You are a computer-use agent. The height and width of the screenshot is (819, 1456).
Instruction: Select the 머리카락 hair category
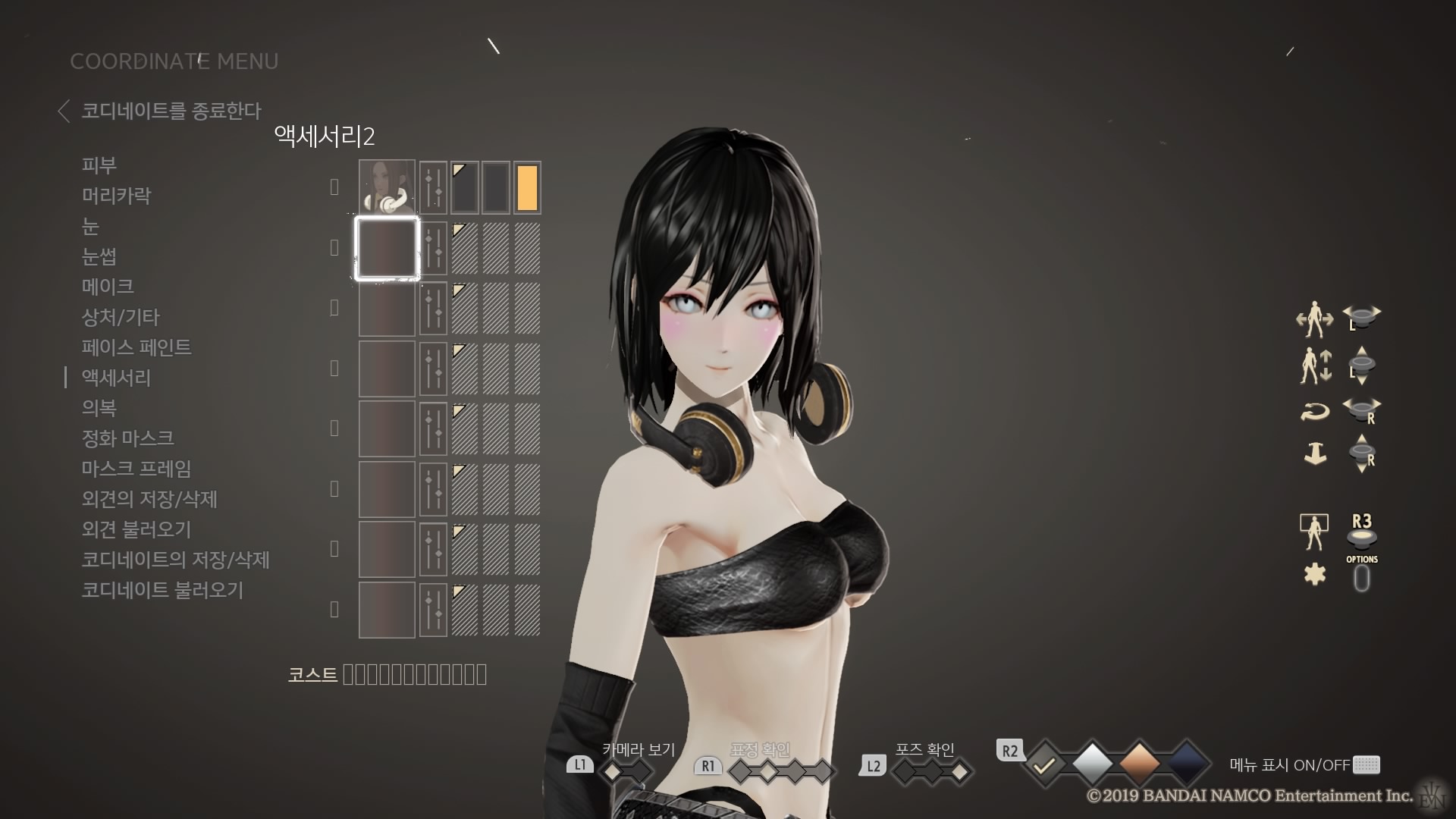click(x=117, y=196)
